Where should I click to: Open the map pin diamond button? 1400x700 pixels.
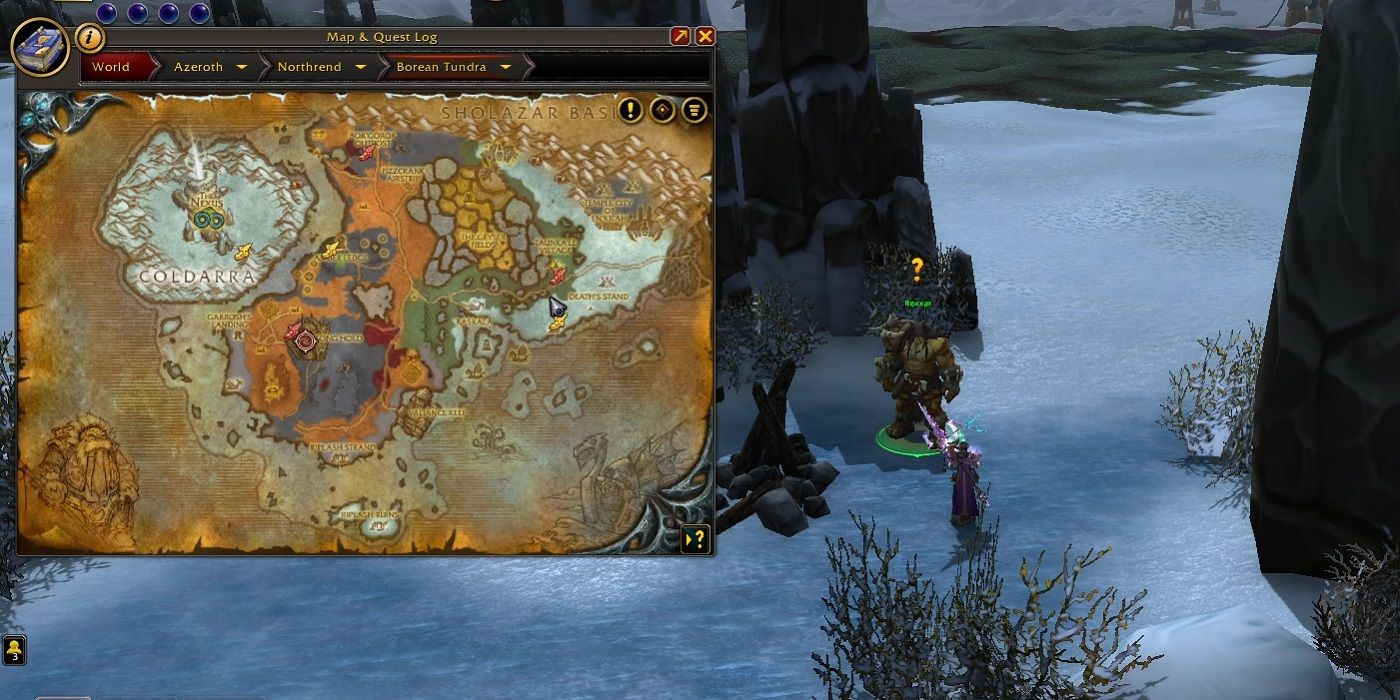[662, 110]
